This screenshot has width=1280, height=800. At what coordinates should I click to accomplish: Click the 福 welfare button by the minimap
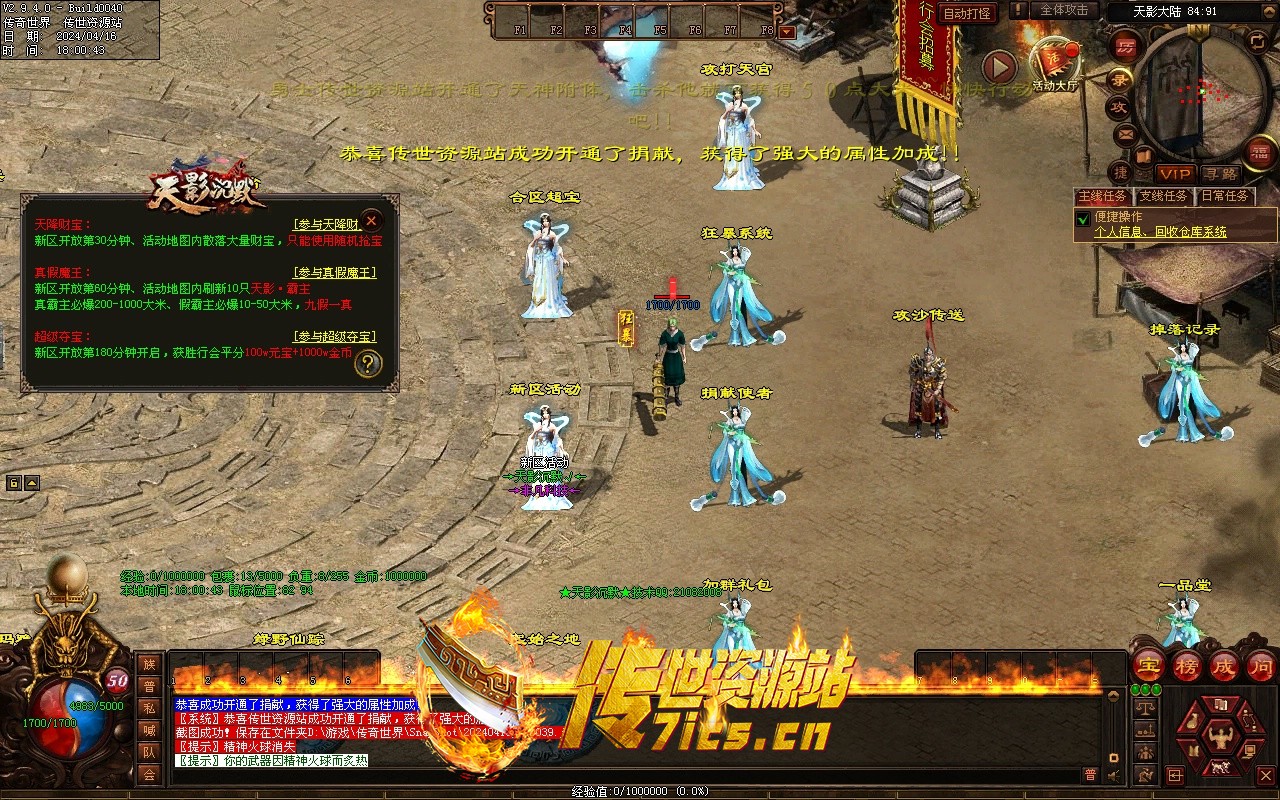pos(1260,152)
